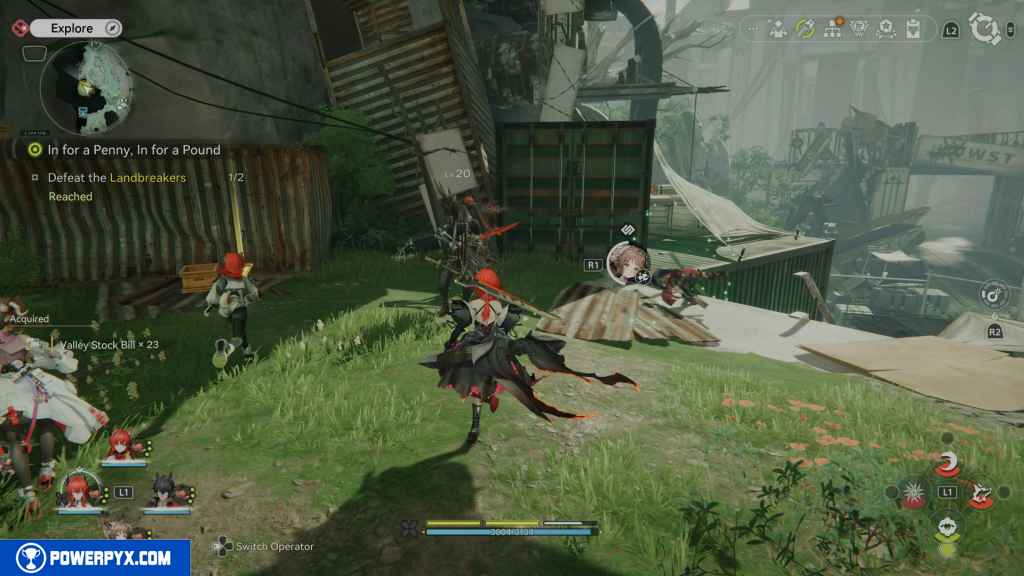Open the icon with the orange notification dot
This screenshot has width=1024, height=576.
[831, 29]
